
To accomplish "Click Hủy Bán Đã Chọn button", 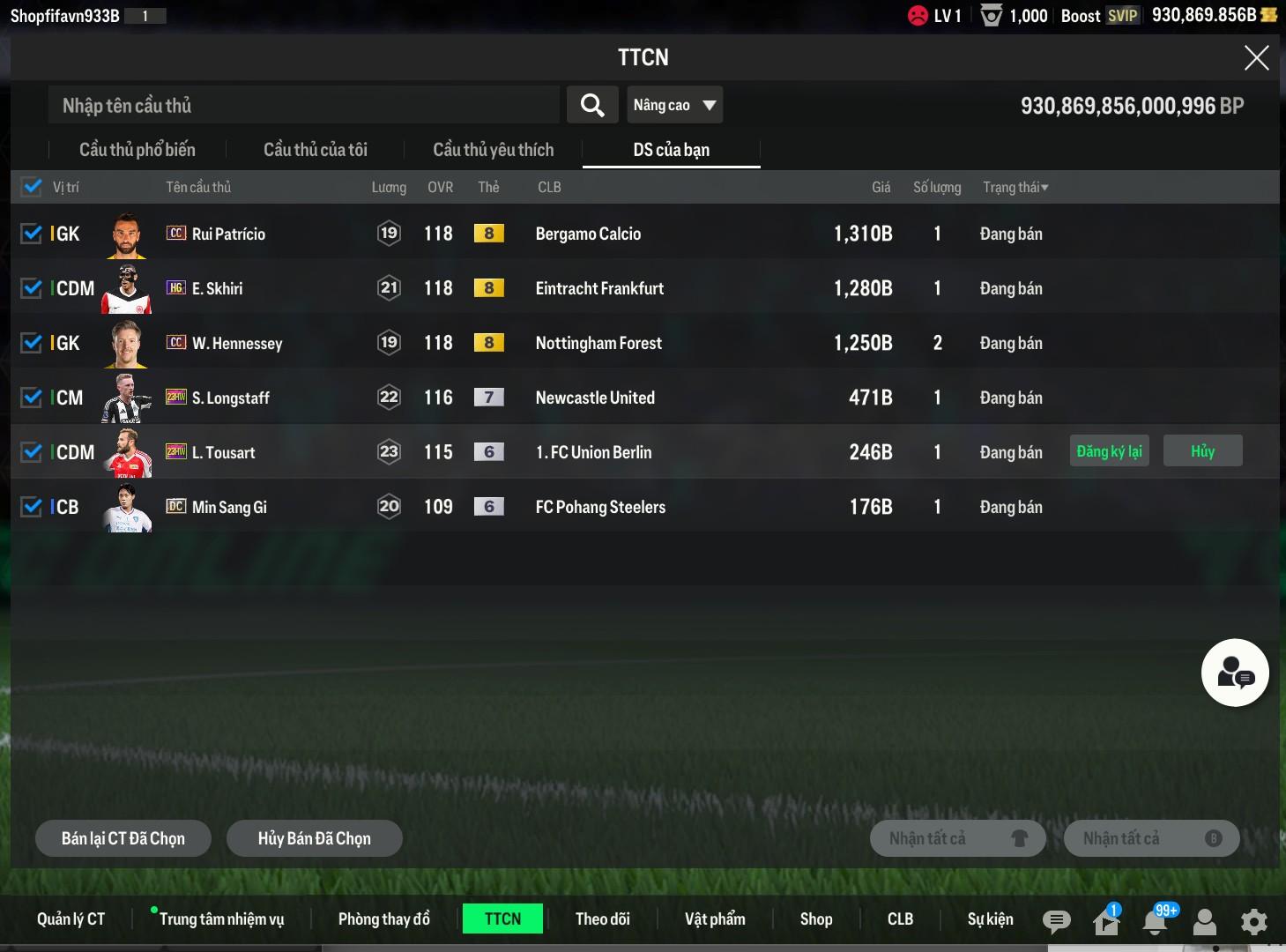I will 315,838.
